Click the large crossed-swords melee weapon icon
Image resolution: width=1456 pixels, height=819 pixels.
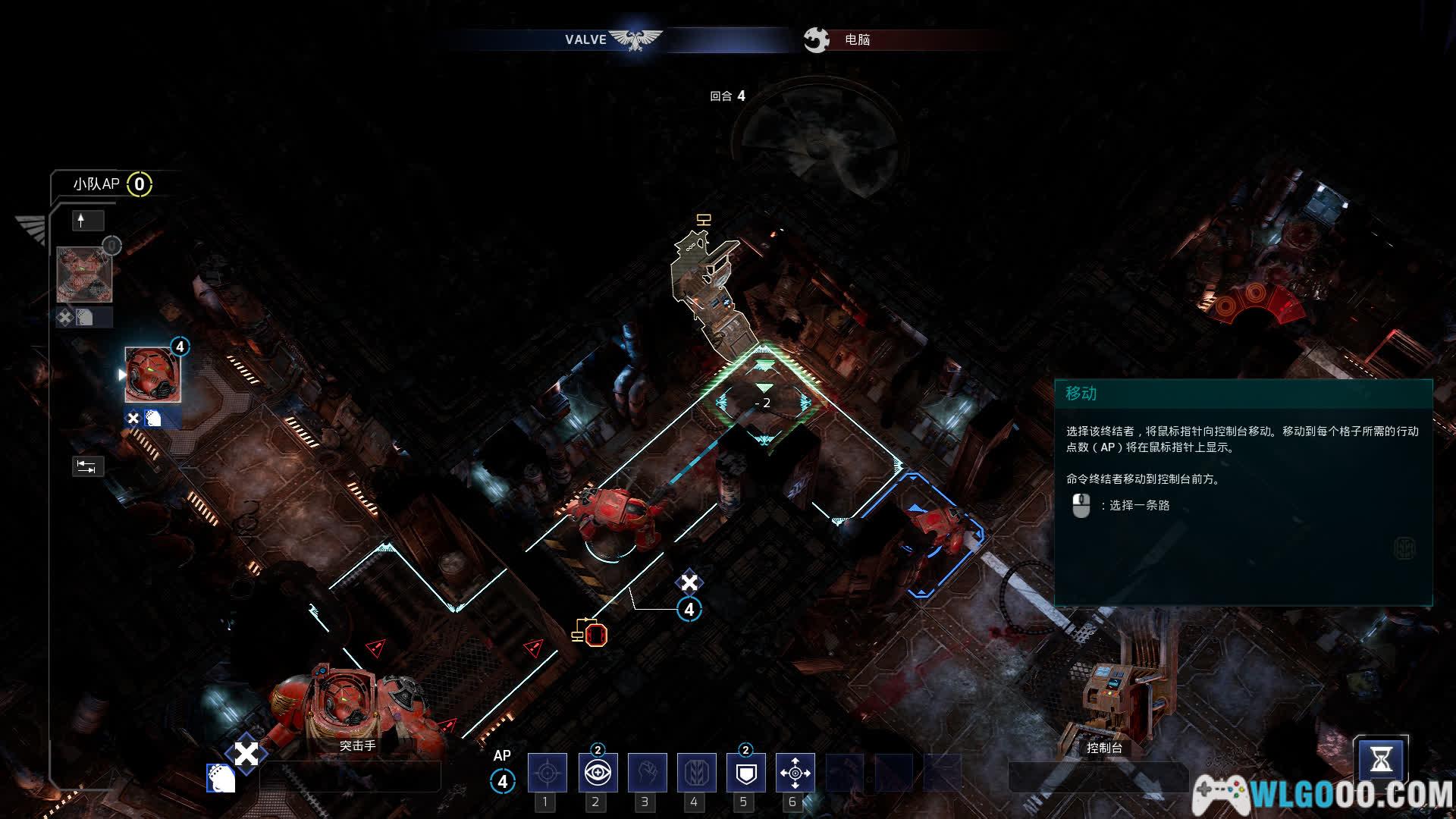[x=246, y=754]
